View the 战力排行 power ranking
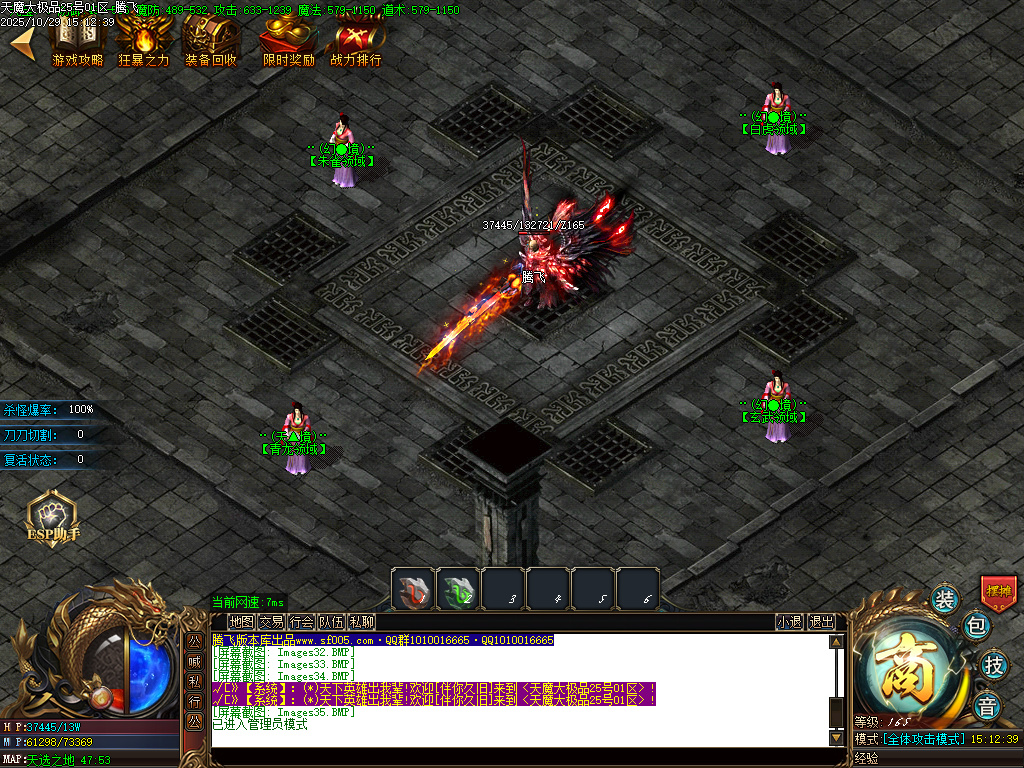This screenshot has width=1024, height=768. click(x=356, y=40)
